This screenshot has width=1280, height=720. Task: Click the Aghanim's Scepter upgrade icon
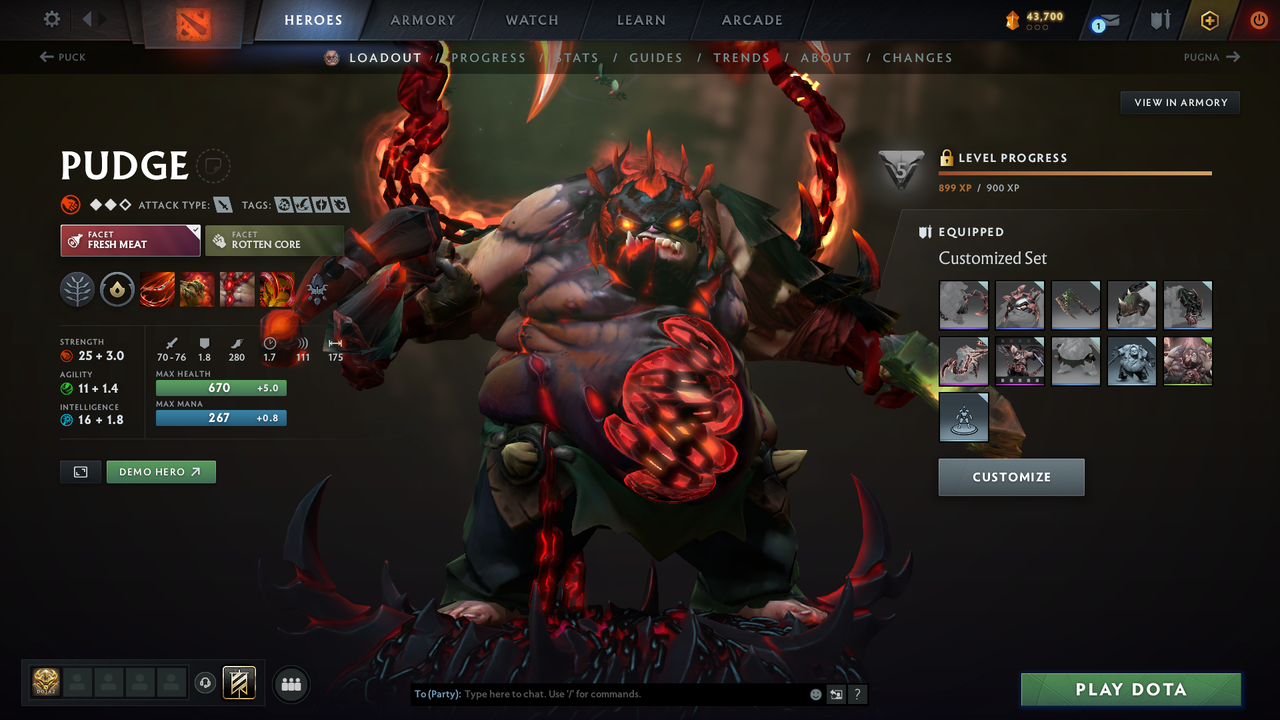coord(117,289)
